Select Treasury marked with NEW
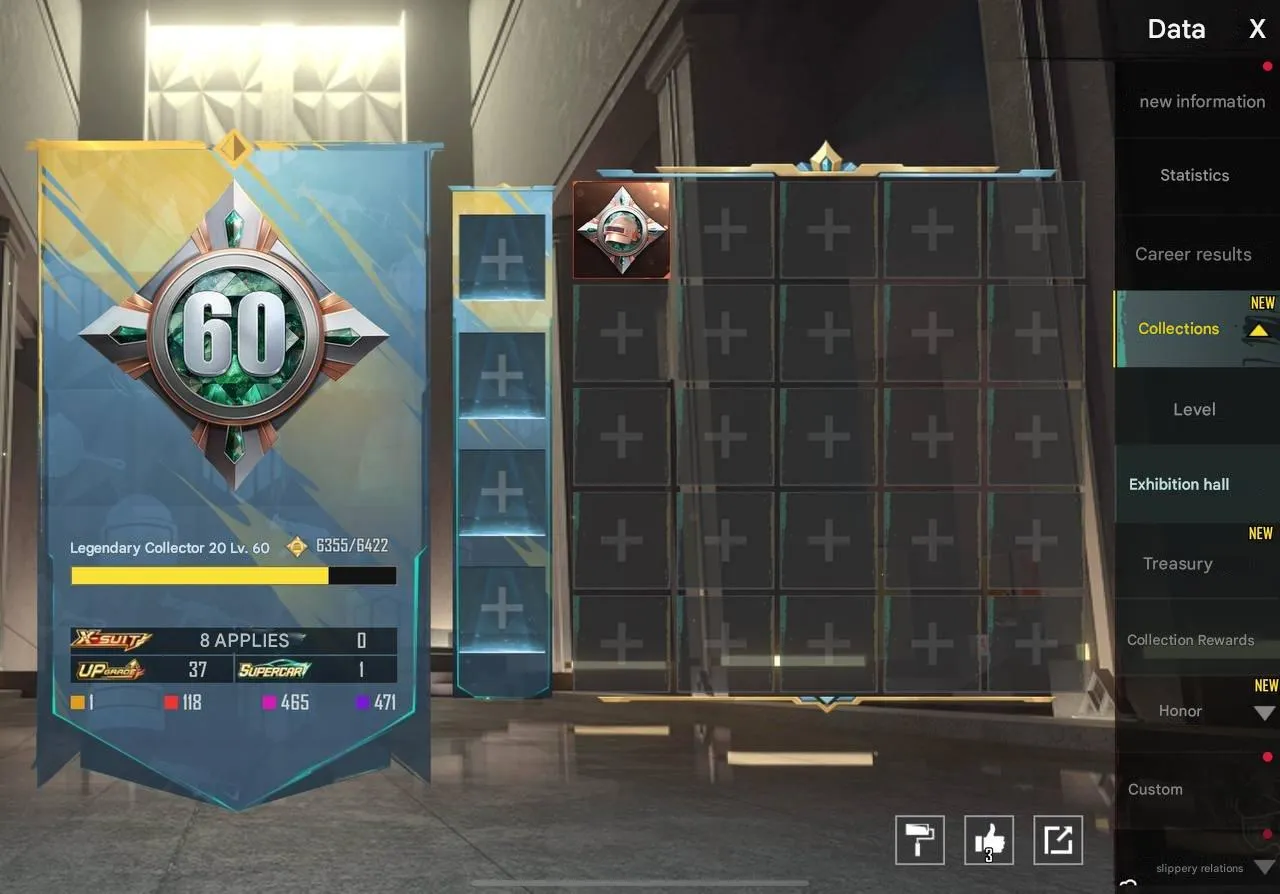Viewport: 1280px width, 894px height. click(1178, 564)
